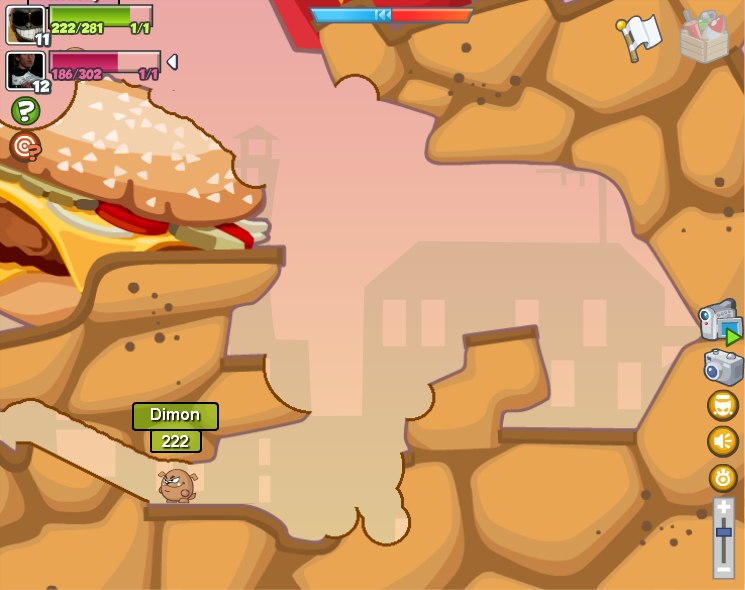Open the green question mark help button
This screenshot has width=745, height=590.
click(x=25, y=110)
